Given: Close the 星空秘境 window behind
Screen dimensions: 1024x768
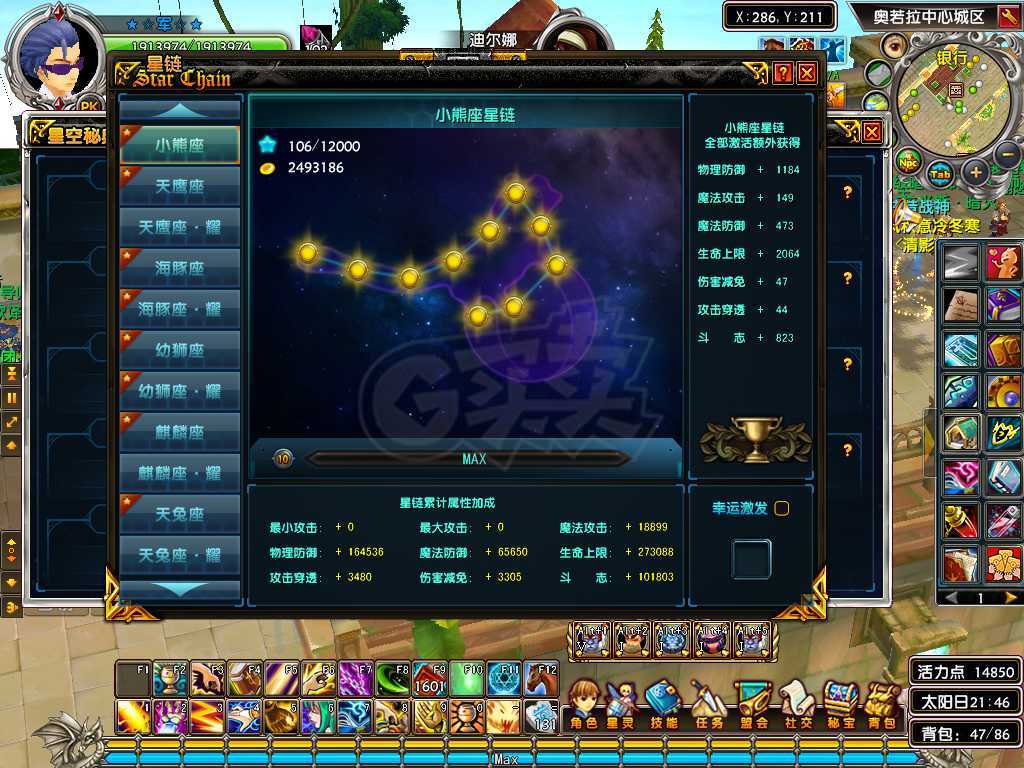Looking at the screenshot, I should tap(872, 131).
